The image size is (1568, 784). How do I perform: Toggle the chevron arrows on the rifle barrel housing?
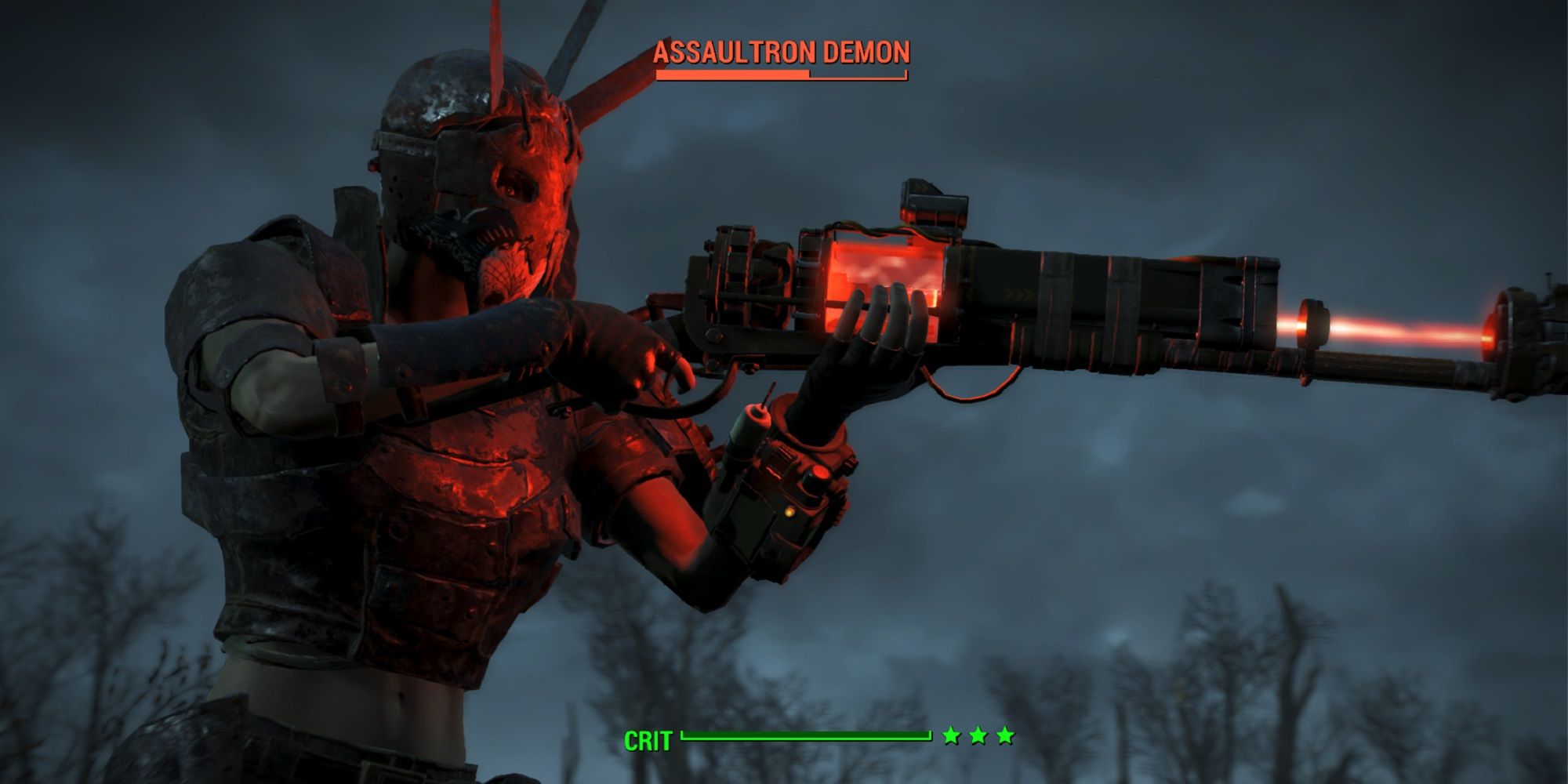pos(1019,294)
